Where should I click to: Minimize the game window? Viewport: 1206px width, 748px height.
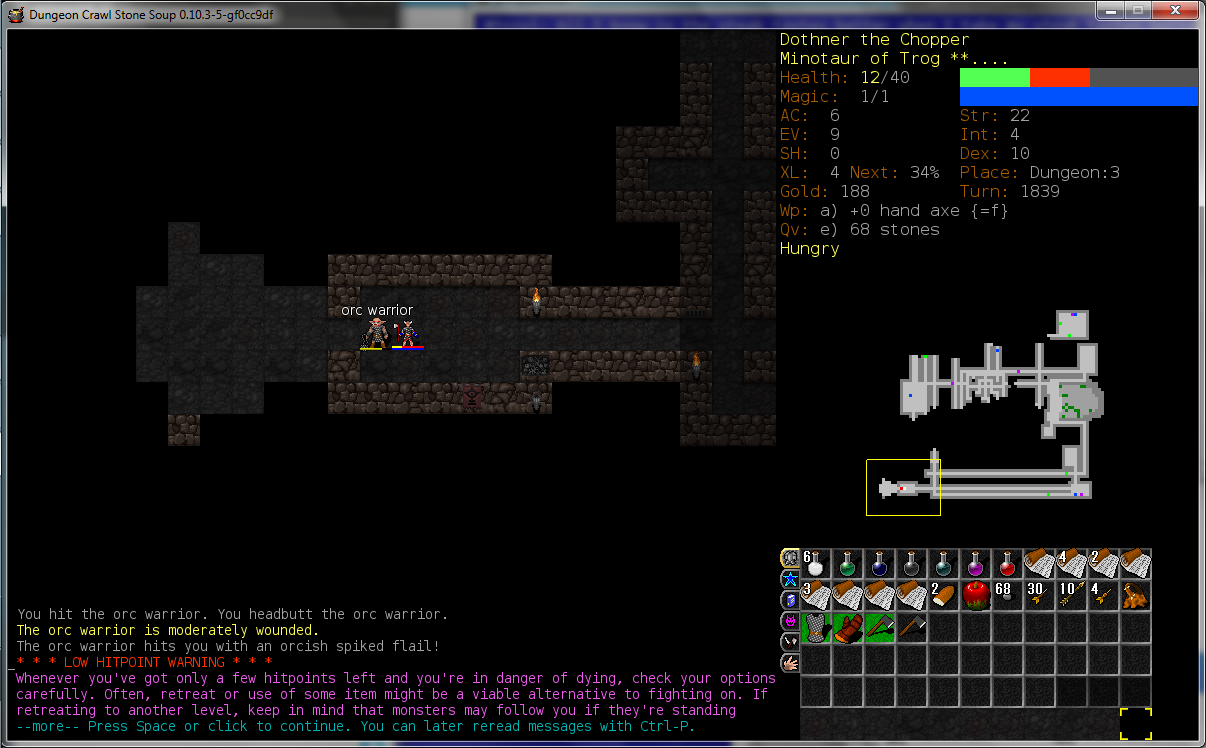(x=1111, y=10)
